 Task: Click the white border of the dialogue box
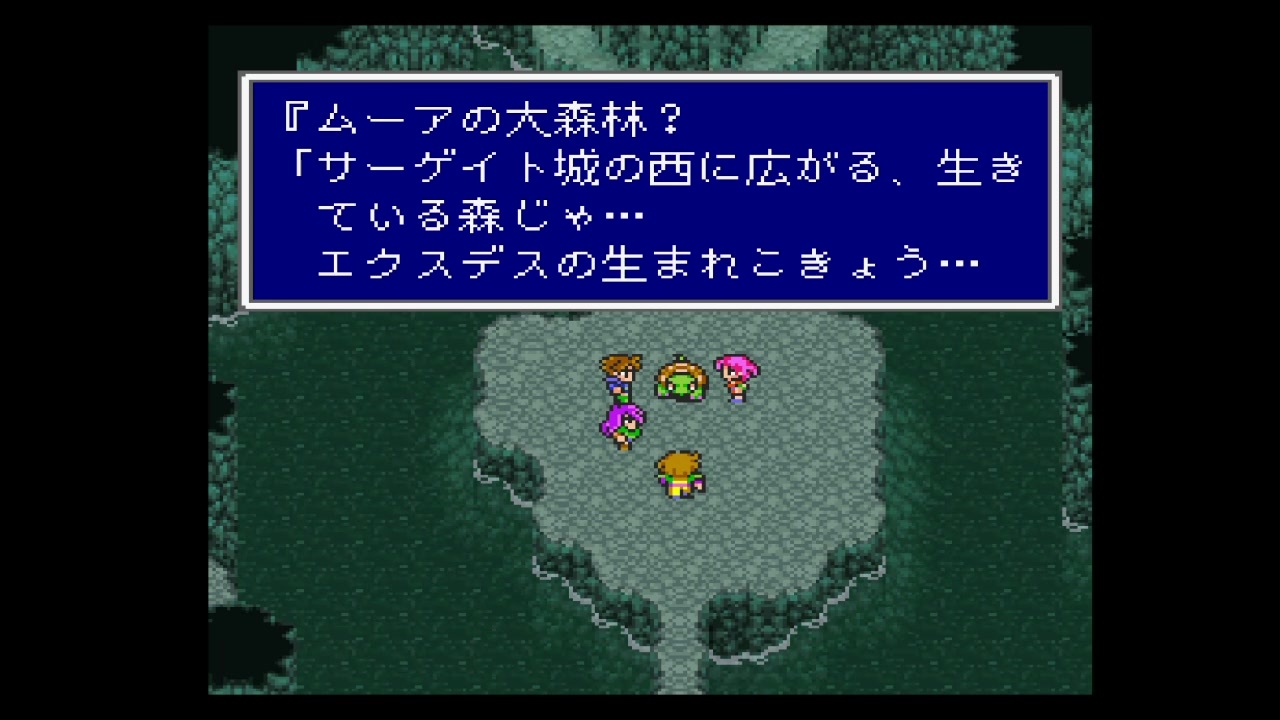click(x=650, y=78)
